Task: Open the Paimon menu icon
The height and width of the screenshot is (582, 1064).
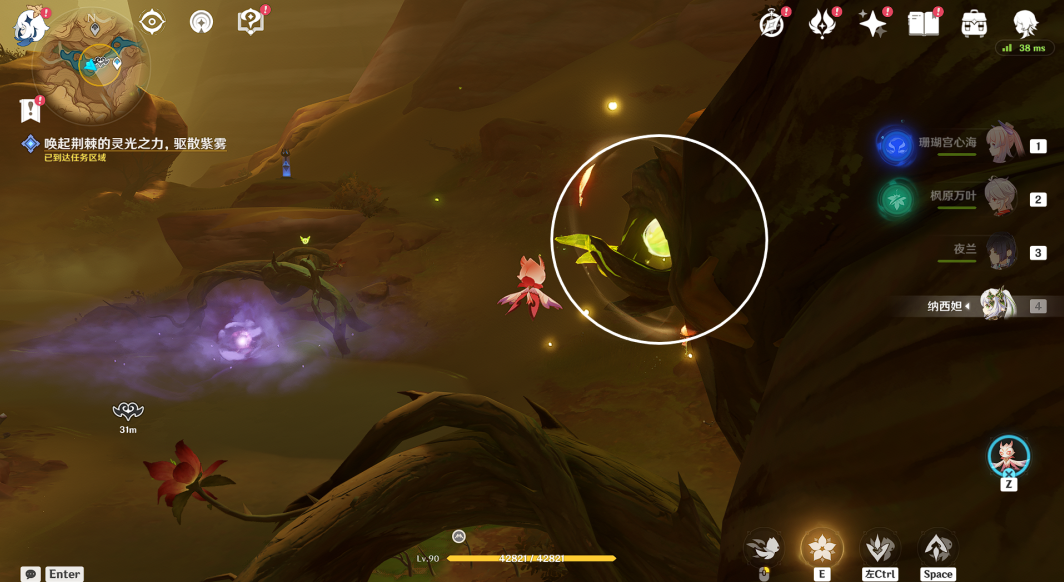Action: tap(30, 26)
